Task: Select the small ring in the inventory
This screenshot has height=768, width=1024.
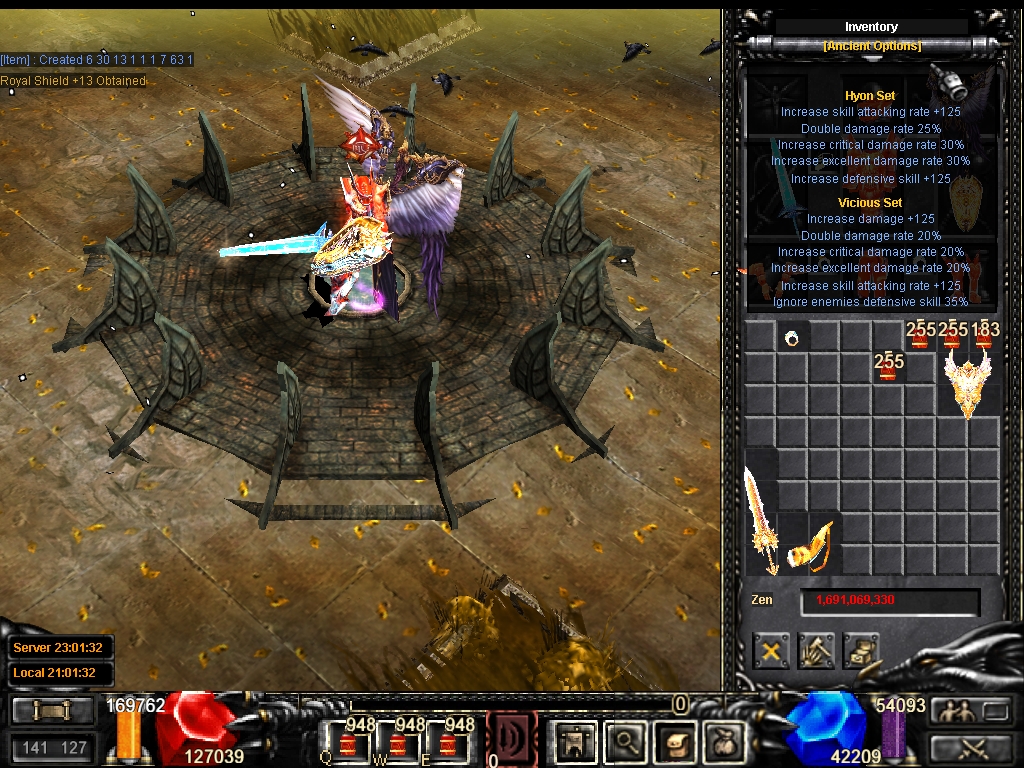Action: click(x=792, y=338)
